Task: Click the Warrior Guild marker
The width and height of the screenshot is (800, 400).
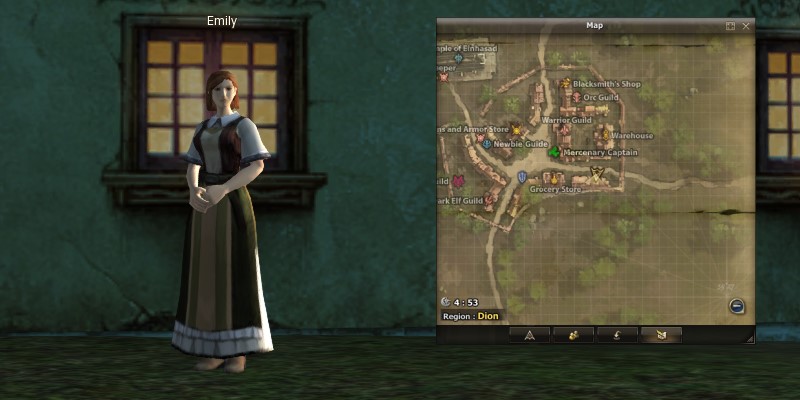Action: point(562,130)
